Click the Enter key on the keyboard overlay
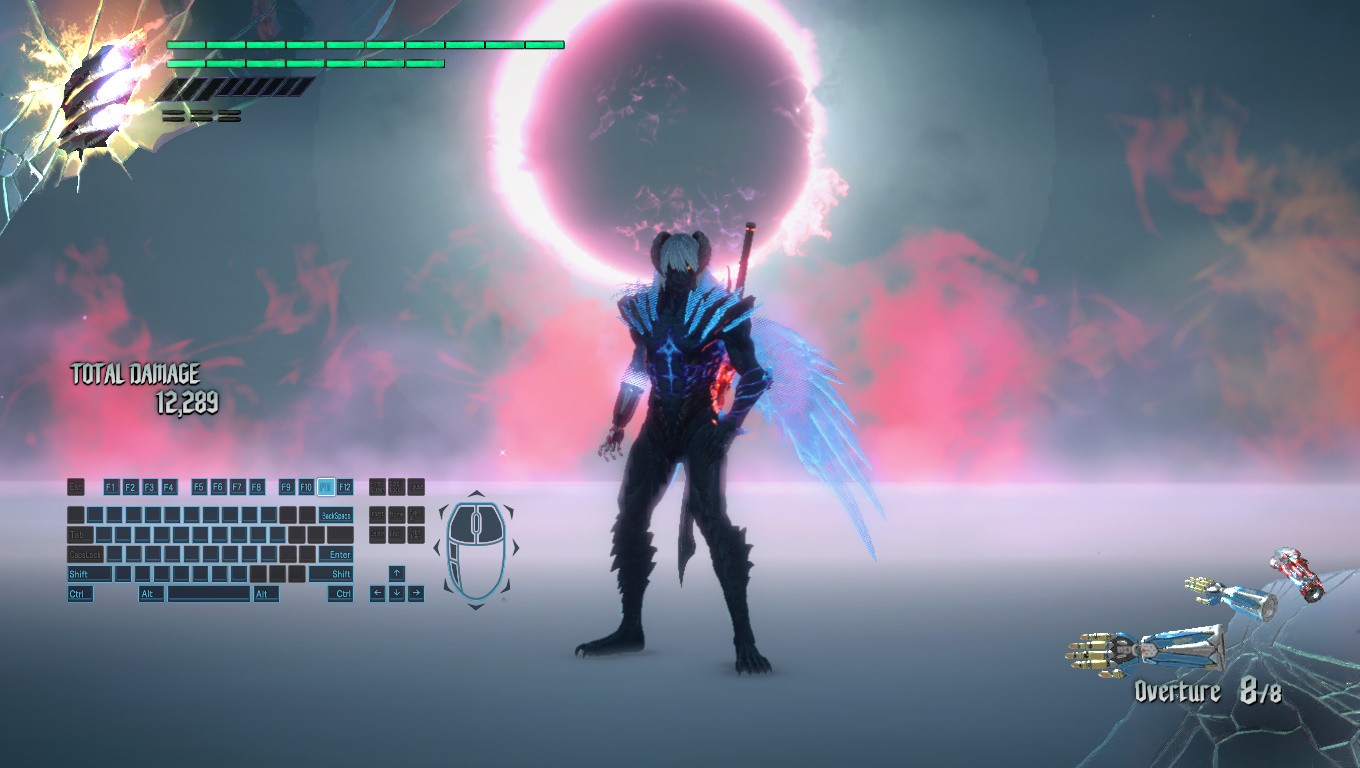 (340, 554)
